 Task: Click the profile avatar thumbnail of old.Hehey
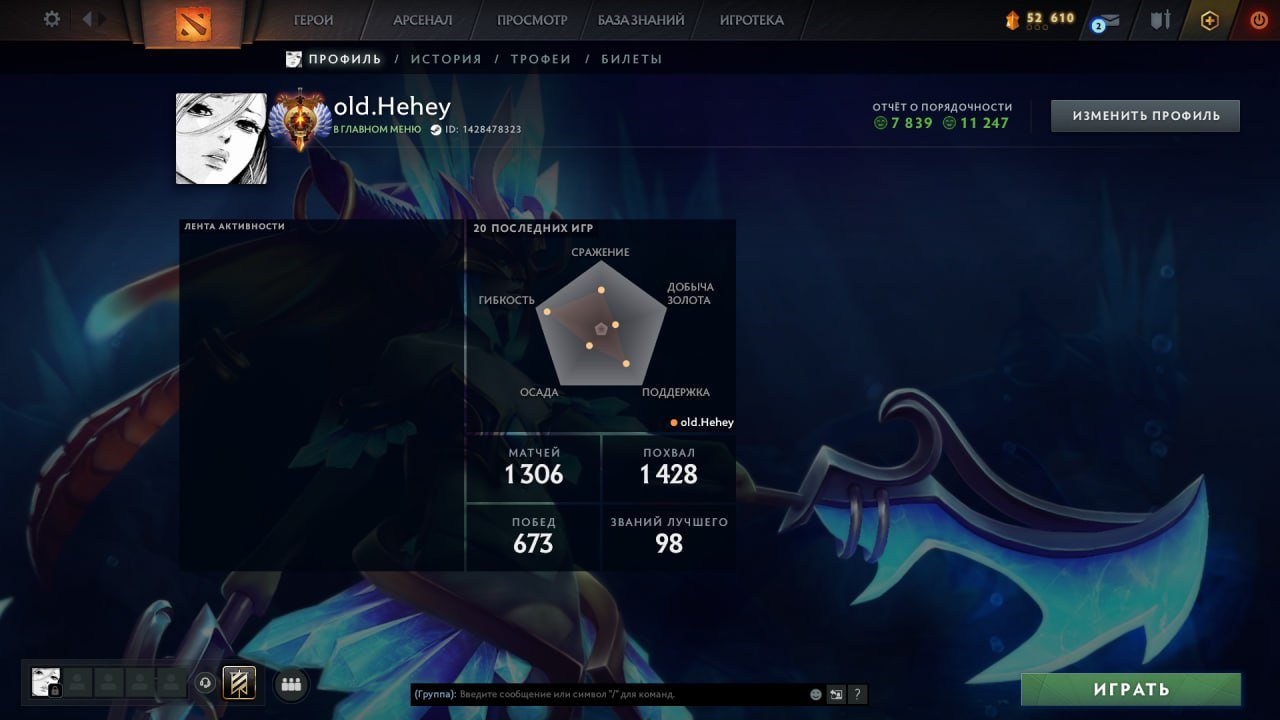pyautogui.click(x=220, y=138)
